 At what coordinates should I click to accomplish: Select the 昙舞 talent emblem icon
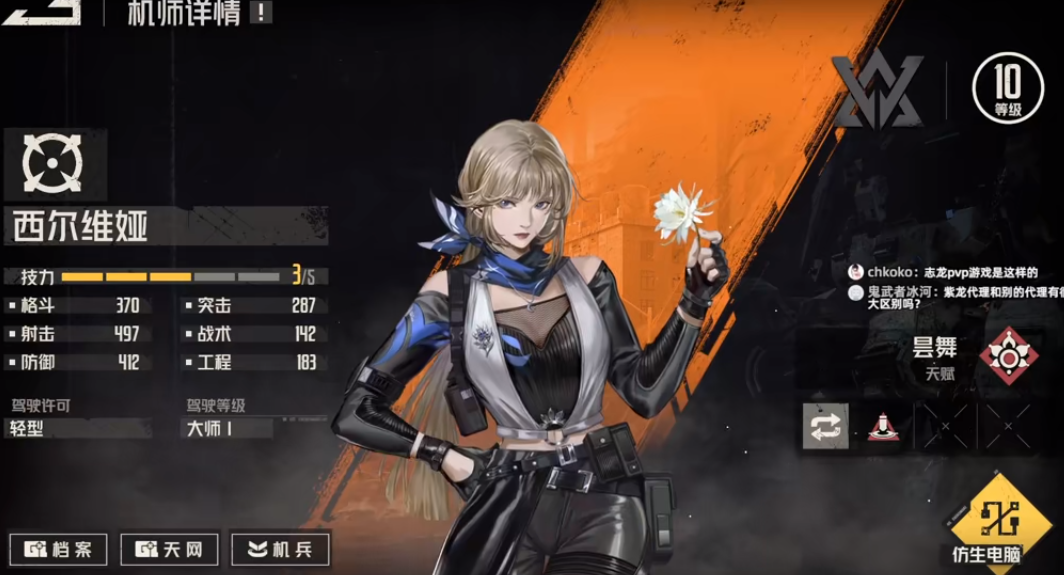[1008, 356]
